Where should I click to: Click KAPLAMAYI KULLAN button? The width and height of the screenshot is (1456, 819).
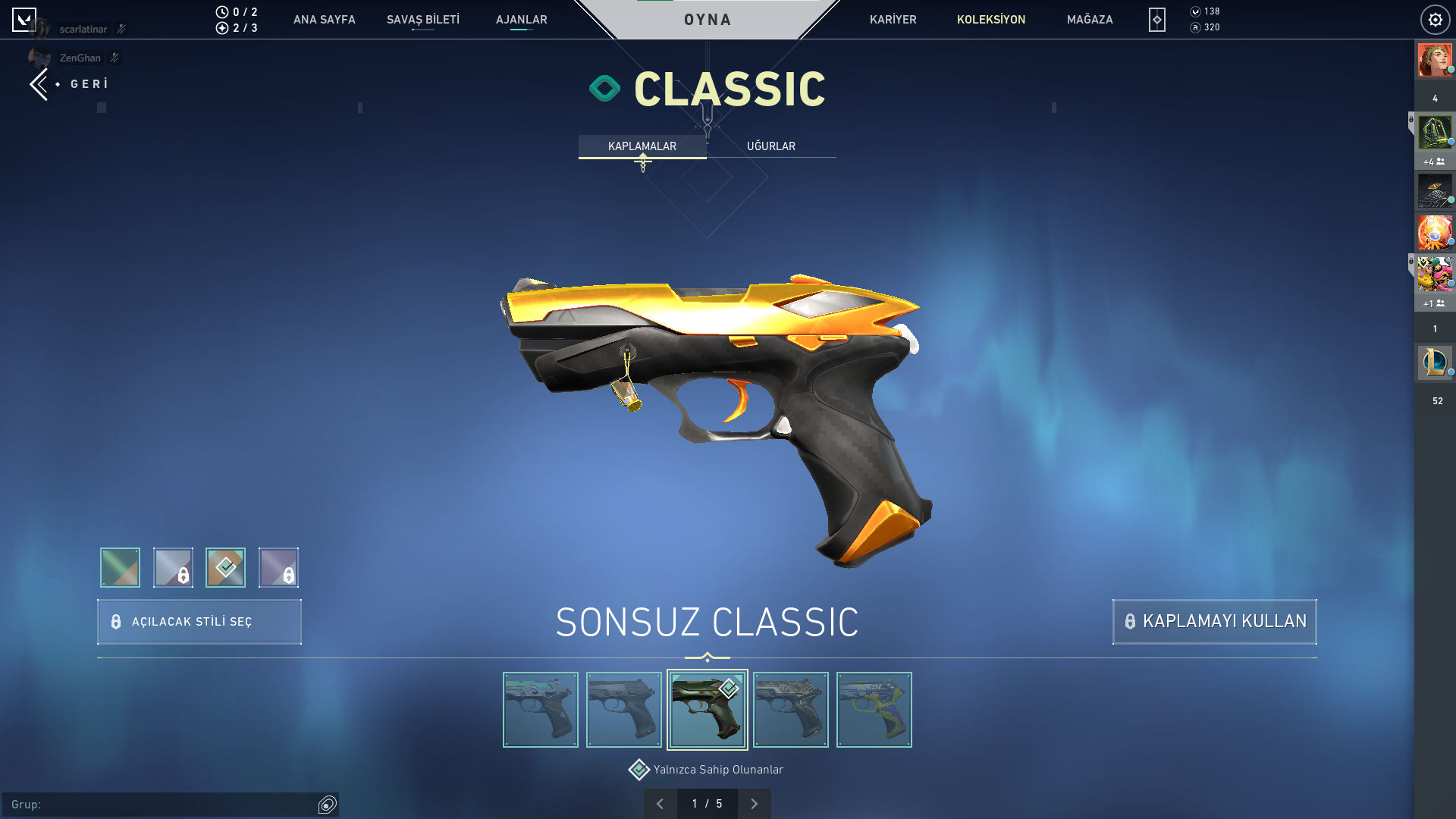click(x=1214, y=622)
